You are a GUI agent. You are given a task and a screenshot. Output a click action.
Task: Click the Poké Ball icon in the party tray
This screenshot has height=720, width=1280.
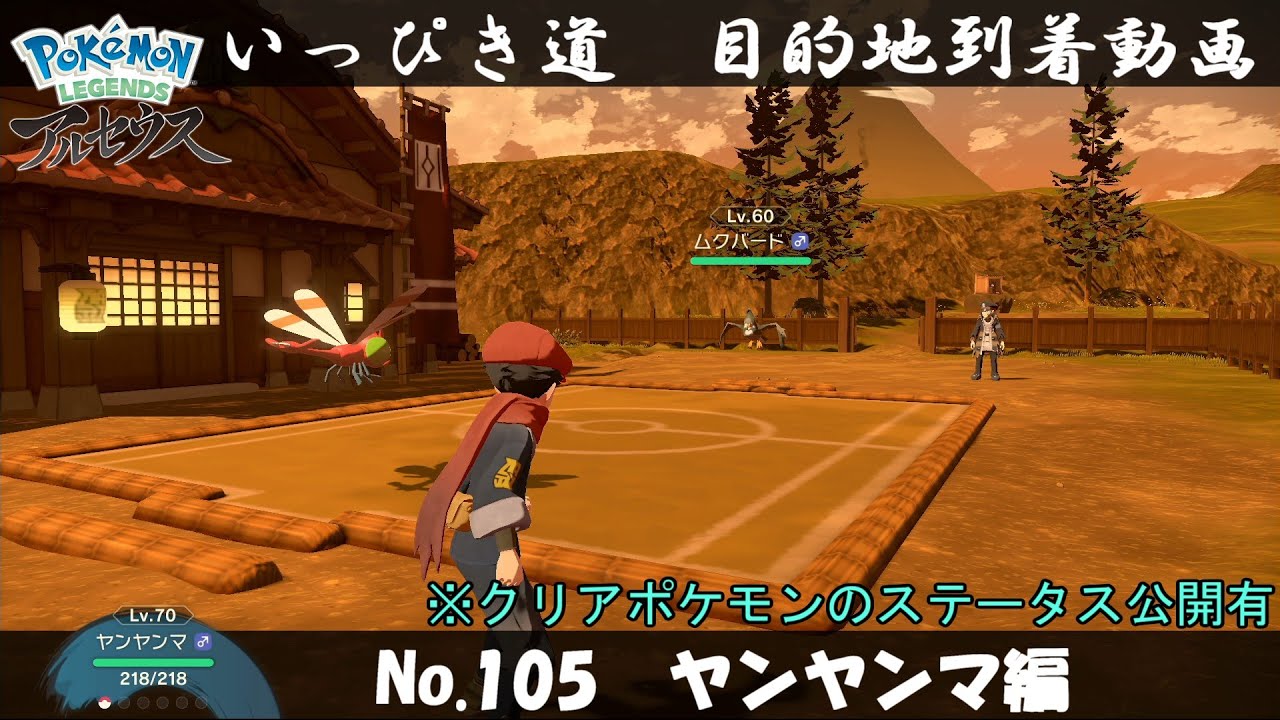104,703
